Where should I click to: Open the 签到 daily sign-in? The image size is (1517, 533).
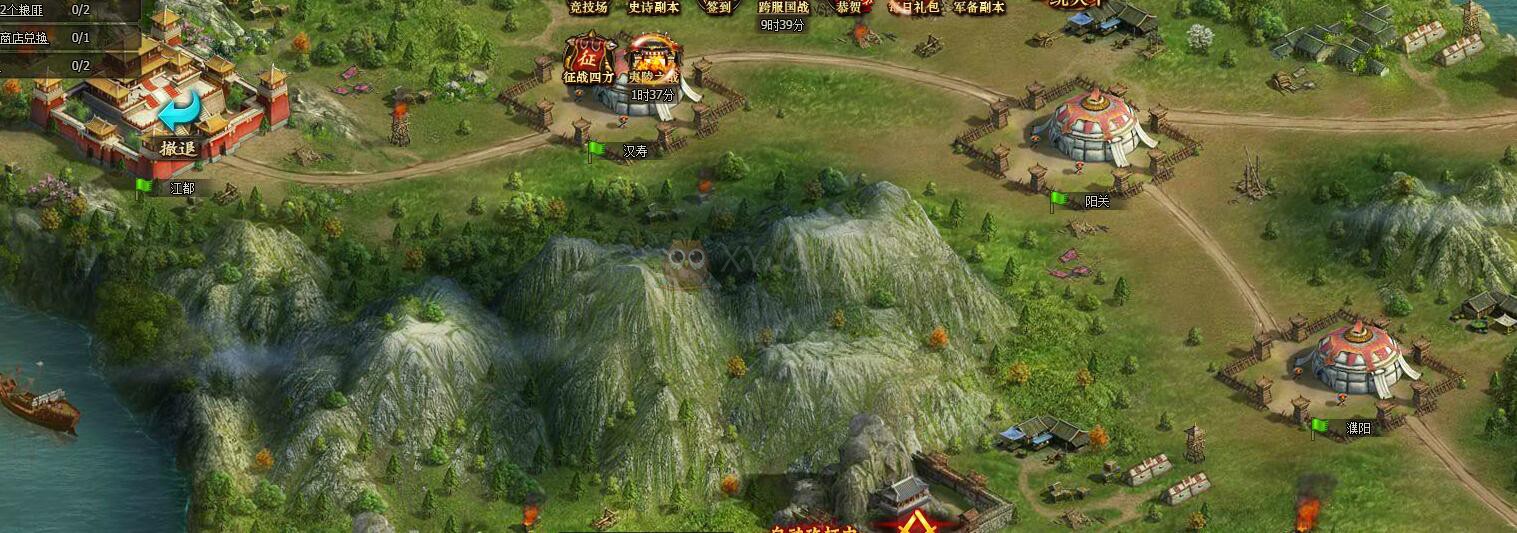718,7
